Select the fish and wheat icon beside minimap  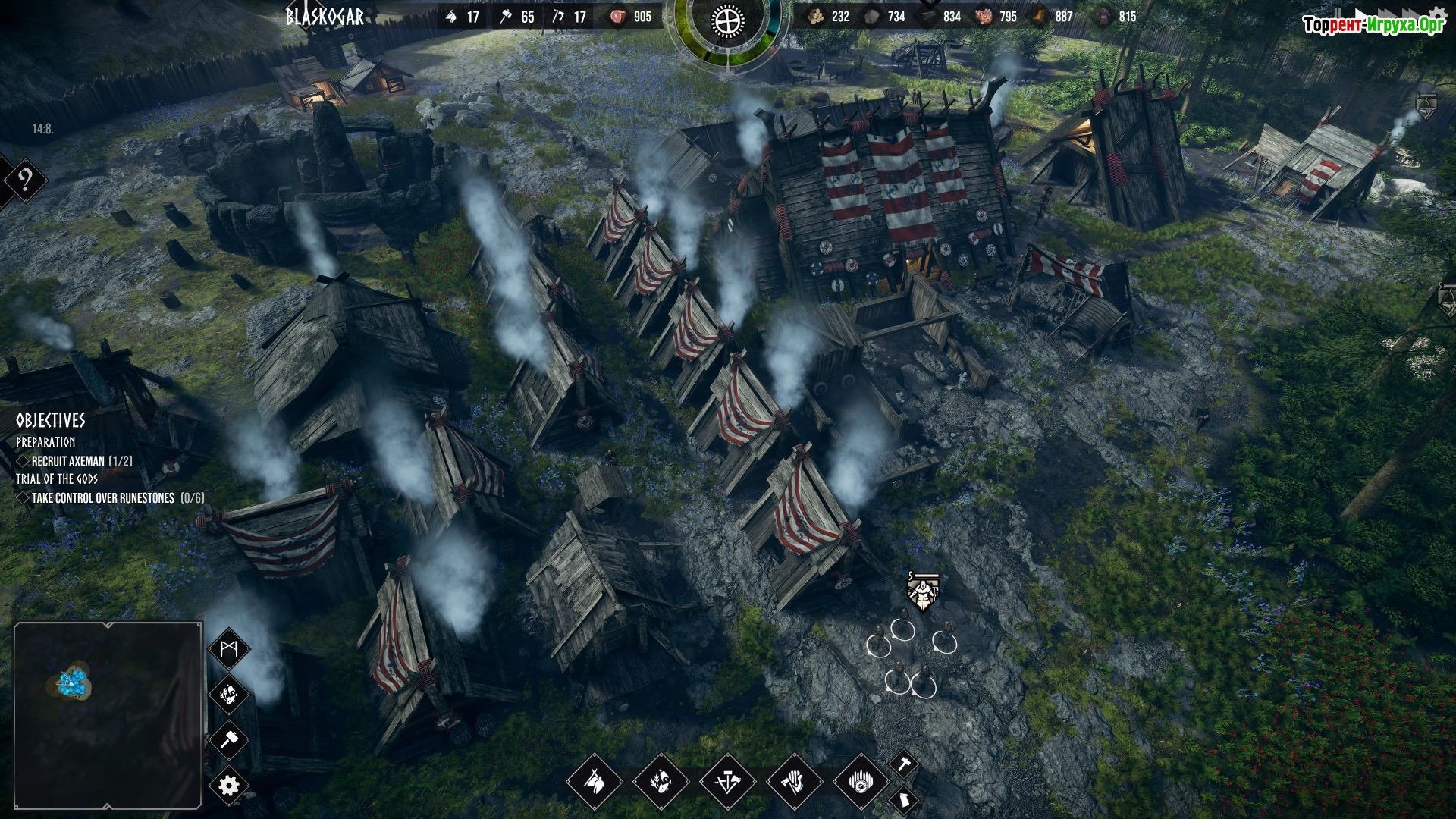pyautogui.click(x=228, y=693)
